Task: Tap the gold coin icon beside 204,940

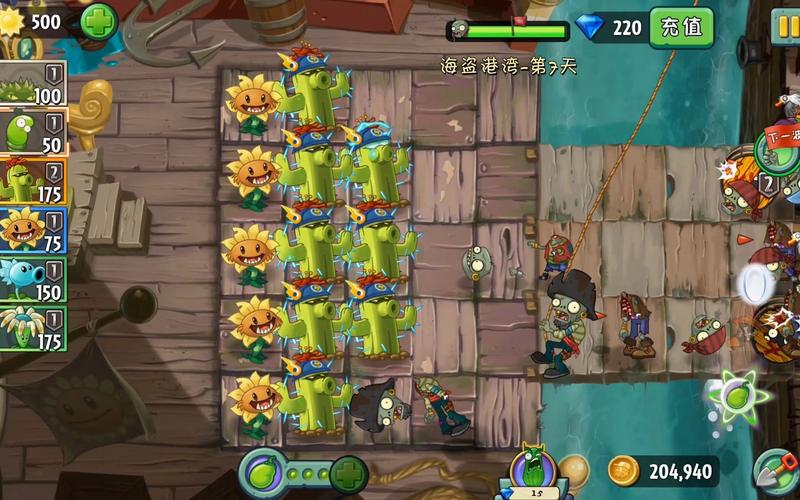Action: [x=625, y=471]
